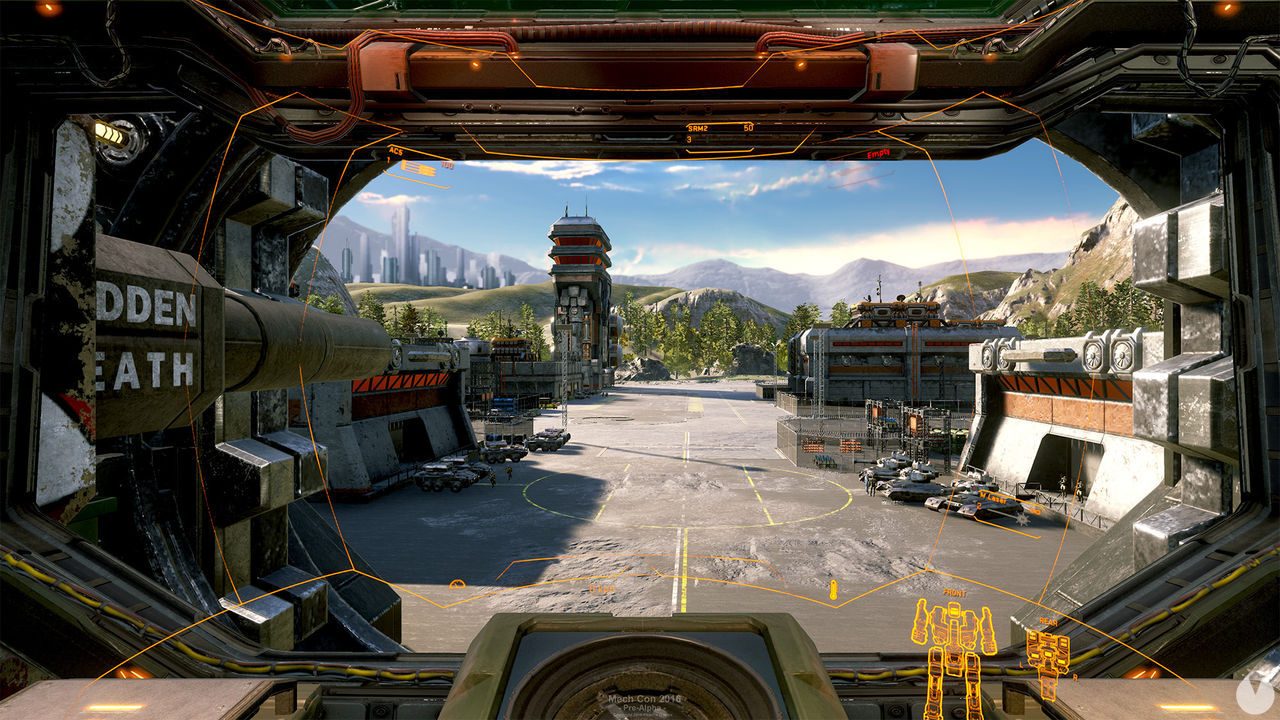Click the FRONT label above the mech diagram
1280x720 pixels.
(955, 593)
